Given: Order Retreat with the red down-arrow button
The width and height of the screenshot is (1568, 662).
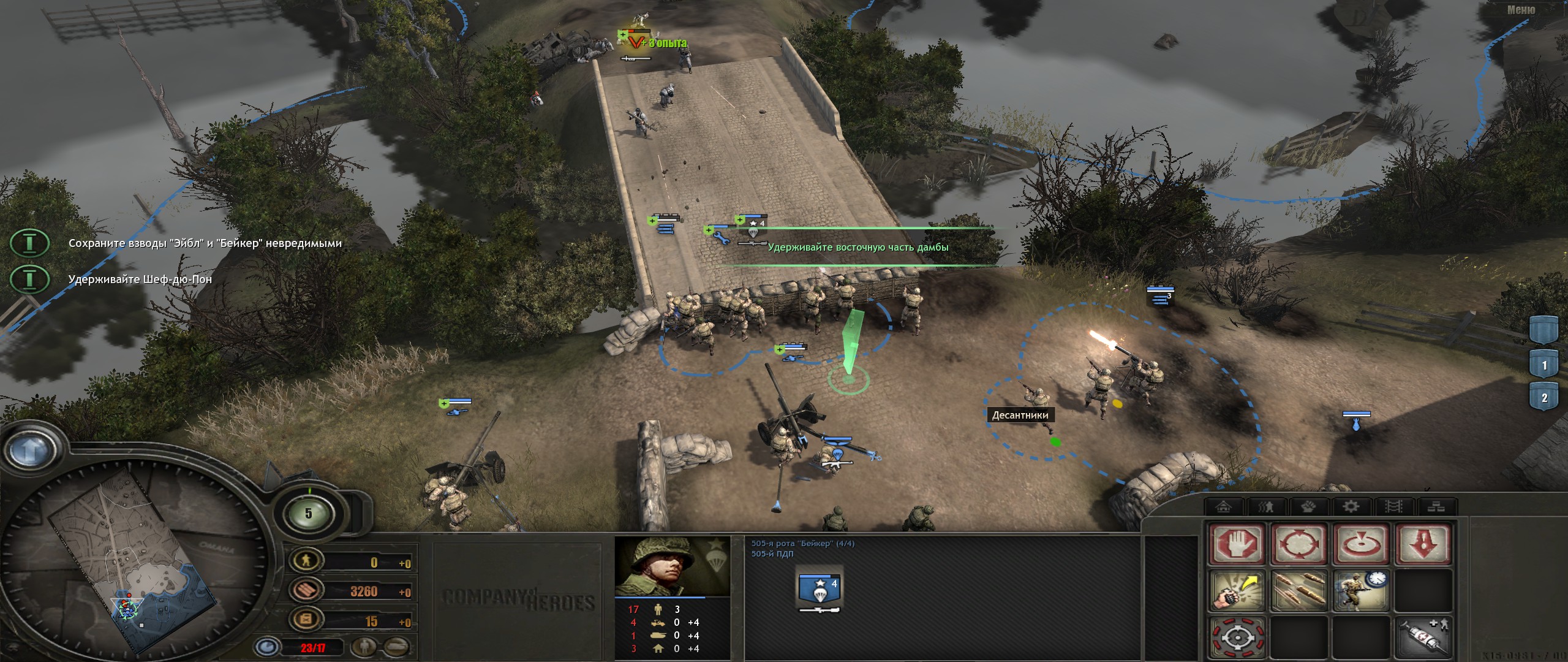Looking at the screenshot, I should click(x=1423, y=544).
